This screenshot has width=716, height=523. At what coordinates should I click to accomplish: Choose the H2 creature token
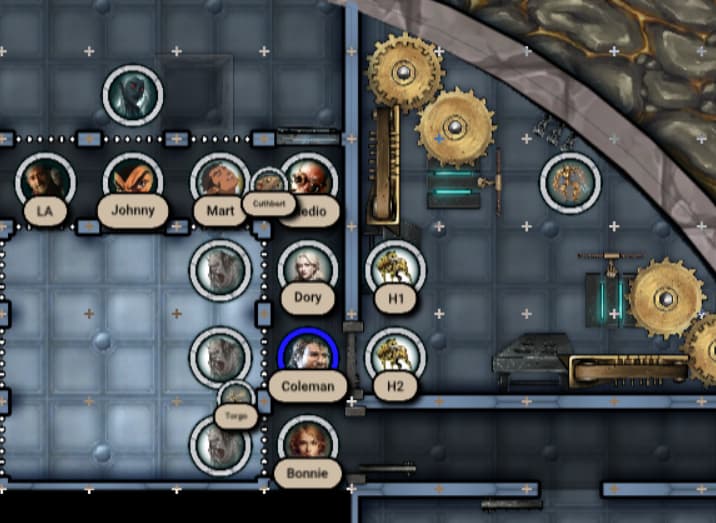tap(395, 356)
